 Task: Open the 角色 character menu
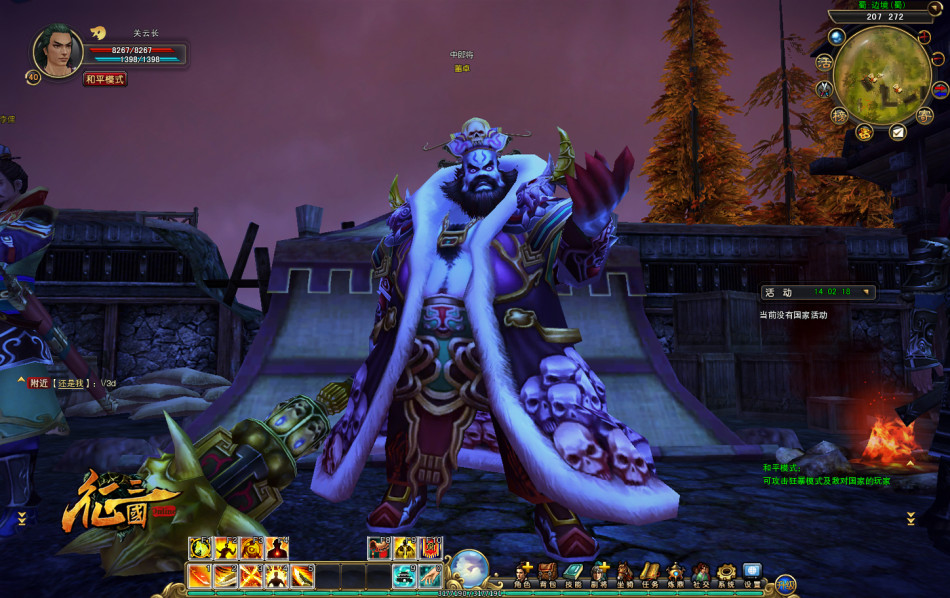[x=522, y=573]
